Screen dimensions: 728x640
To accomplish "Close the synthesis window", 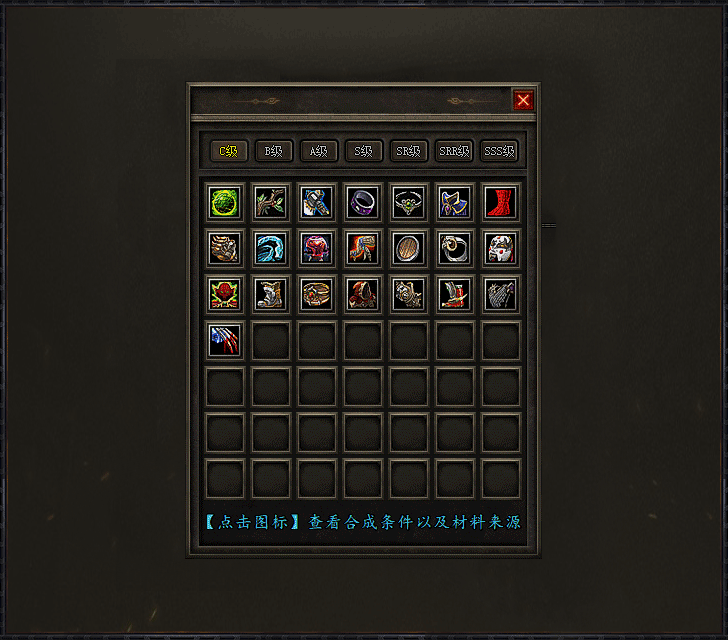I will (x=523, y=100).
